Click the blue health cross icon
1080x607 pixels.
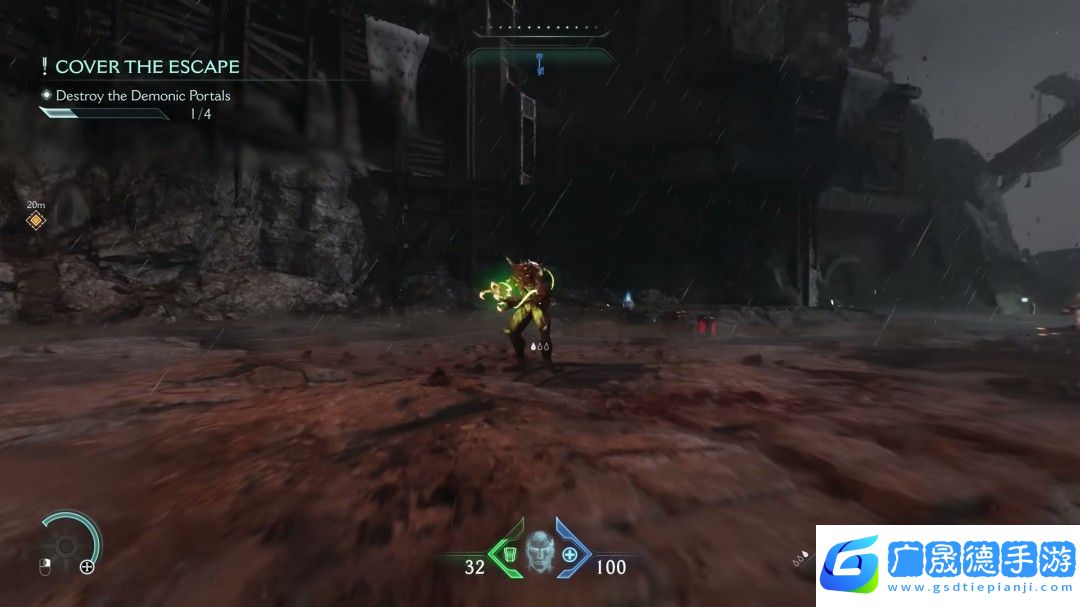[x=570, y=555]
